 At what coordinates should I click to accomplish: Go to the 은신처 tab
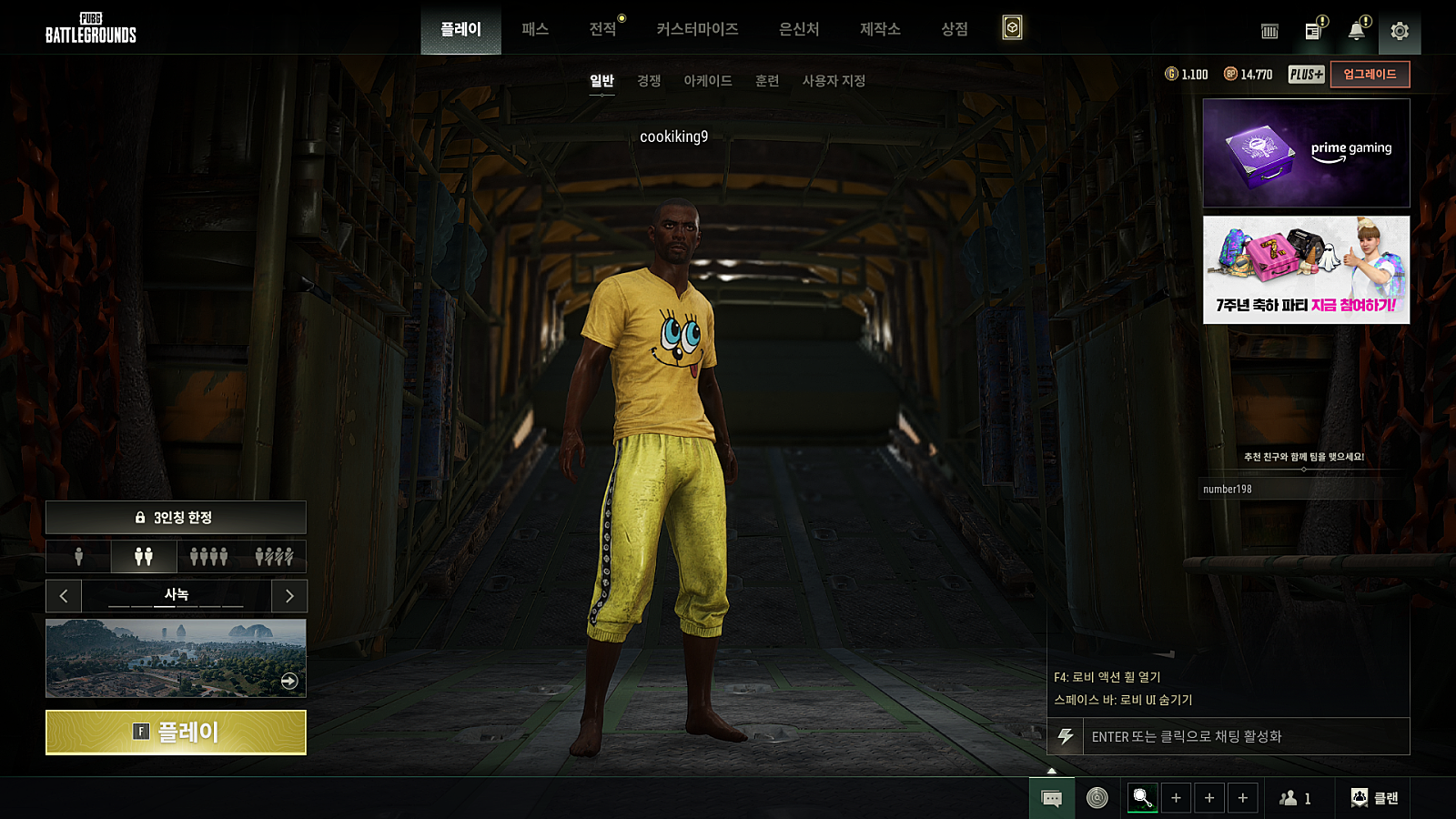(799, 29)
